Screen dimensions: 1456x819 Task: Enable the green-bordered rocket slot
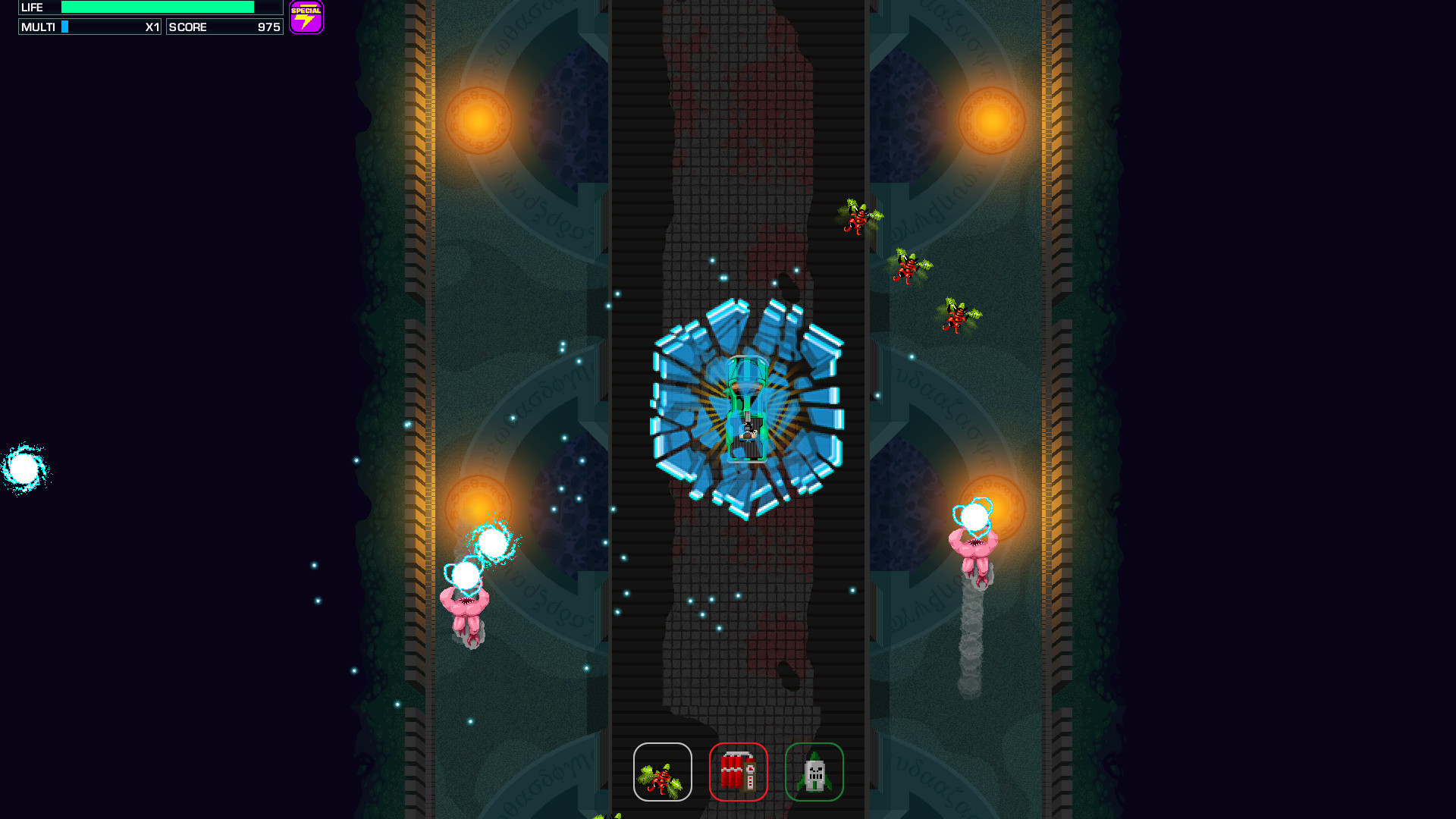[x=814, y=771]
